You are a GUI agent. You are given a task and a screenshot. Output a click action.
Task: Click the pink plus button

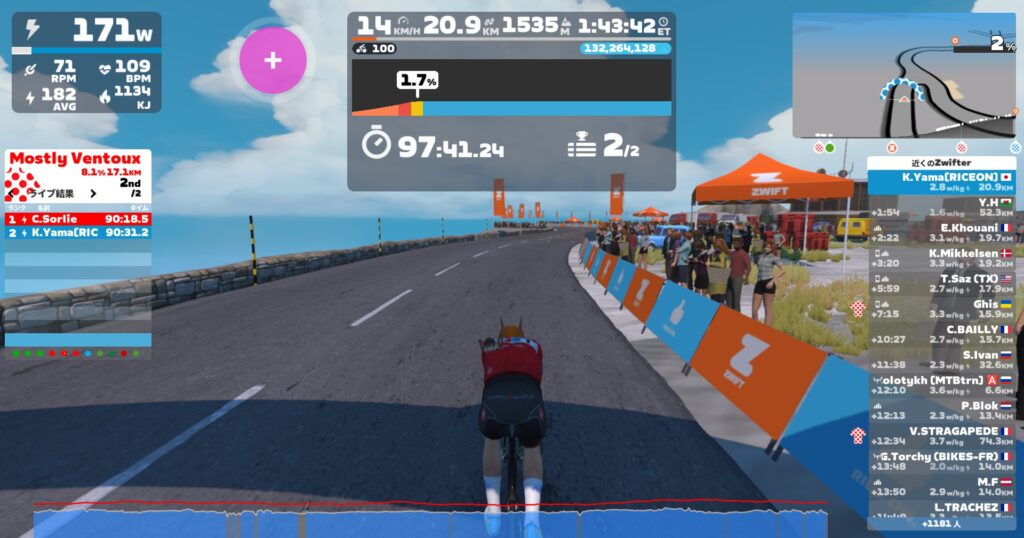272,60
